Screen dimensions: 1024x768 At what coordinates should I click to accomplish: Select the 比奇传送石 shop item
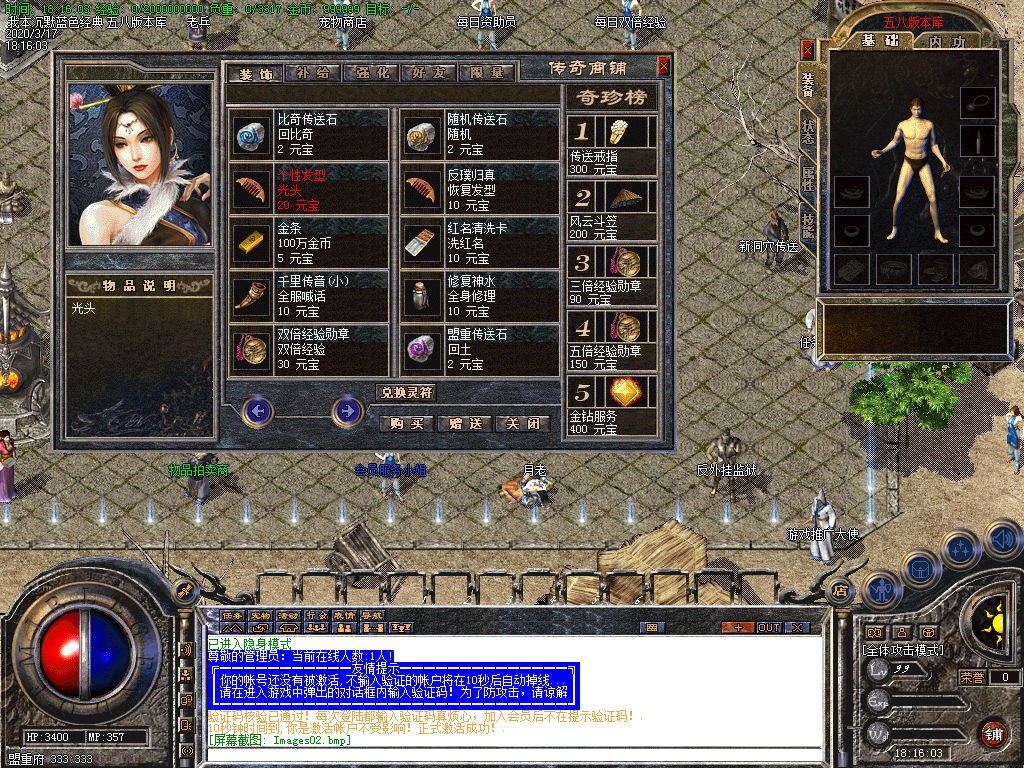point(308,134)
